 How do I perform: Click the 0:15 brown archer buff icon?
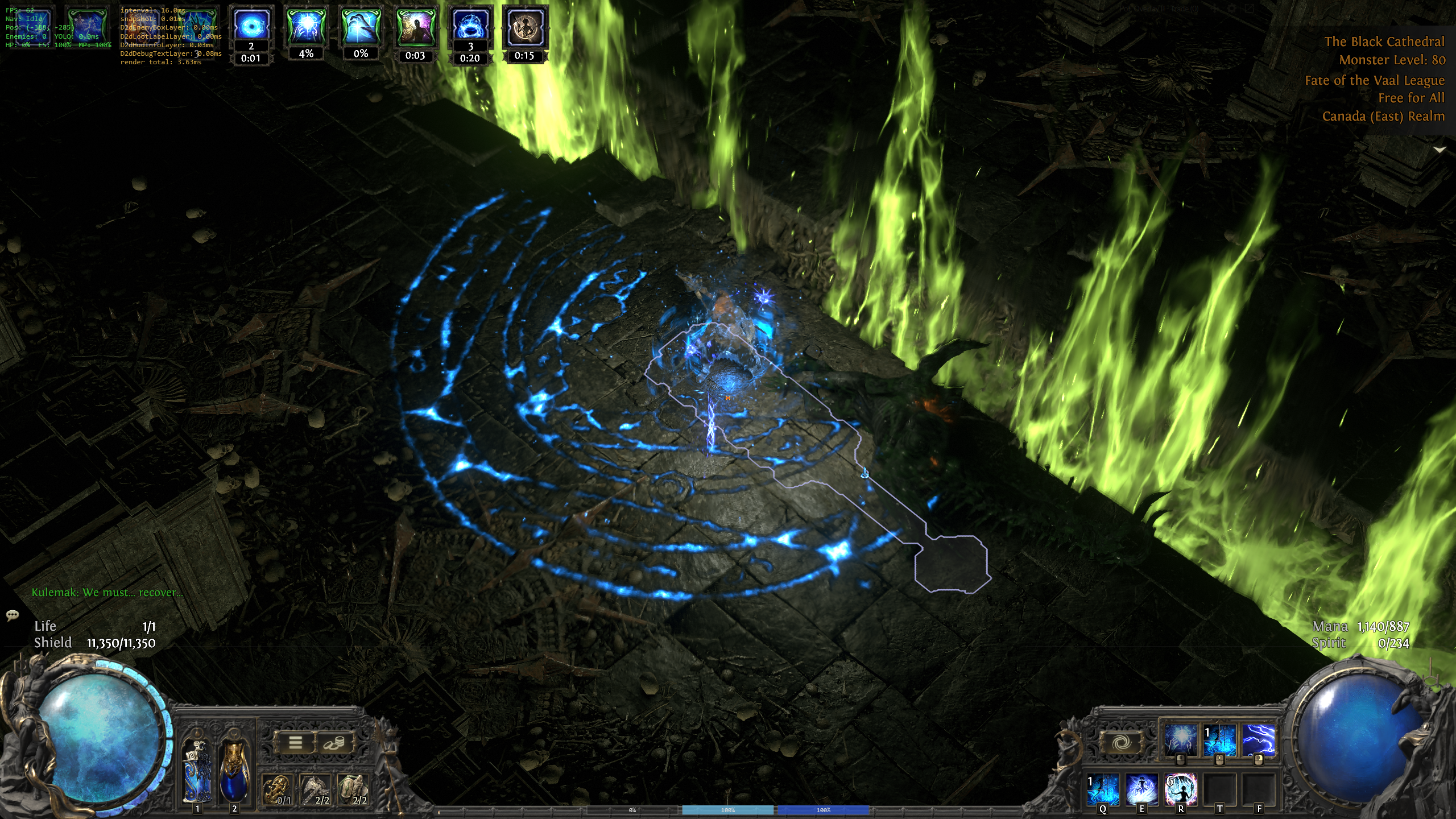524,27
